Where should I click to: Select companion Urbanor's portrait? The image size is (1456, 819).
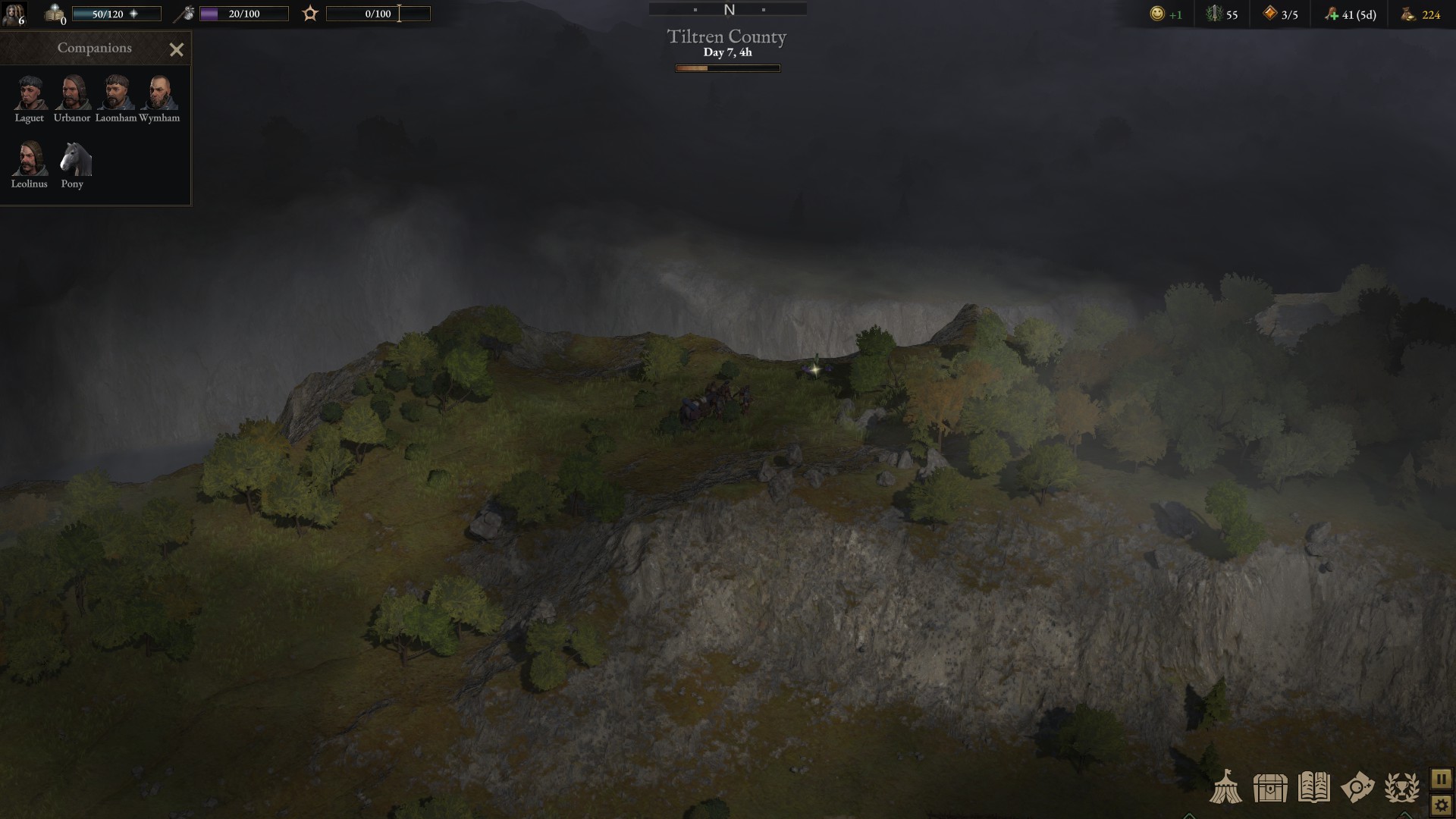(x=72, y=93)
